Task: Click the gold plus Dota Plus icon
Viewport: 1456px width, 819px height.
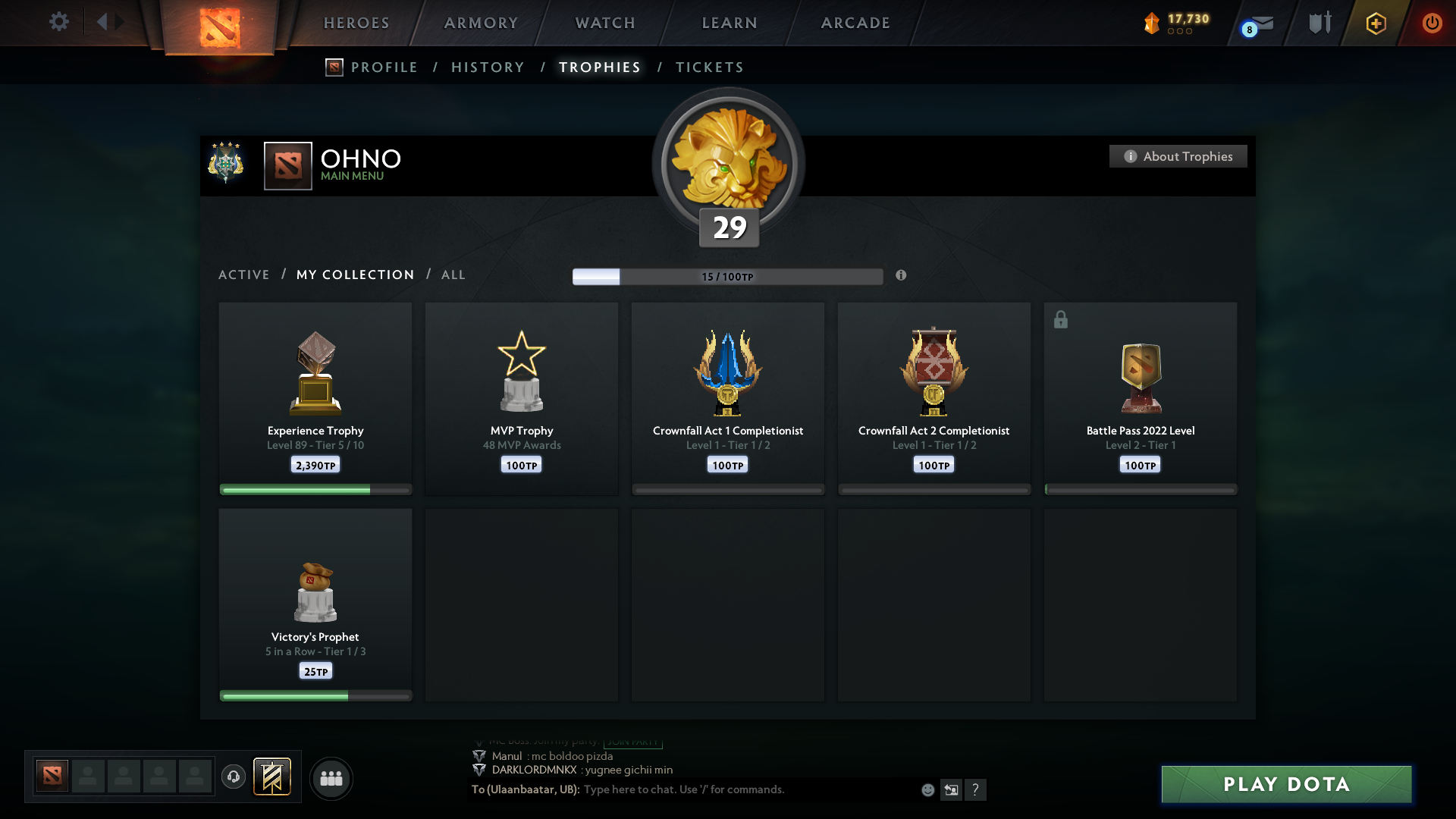Action: pos(1376,23)
